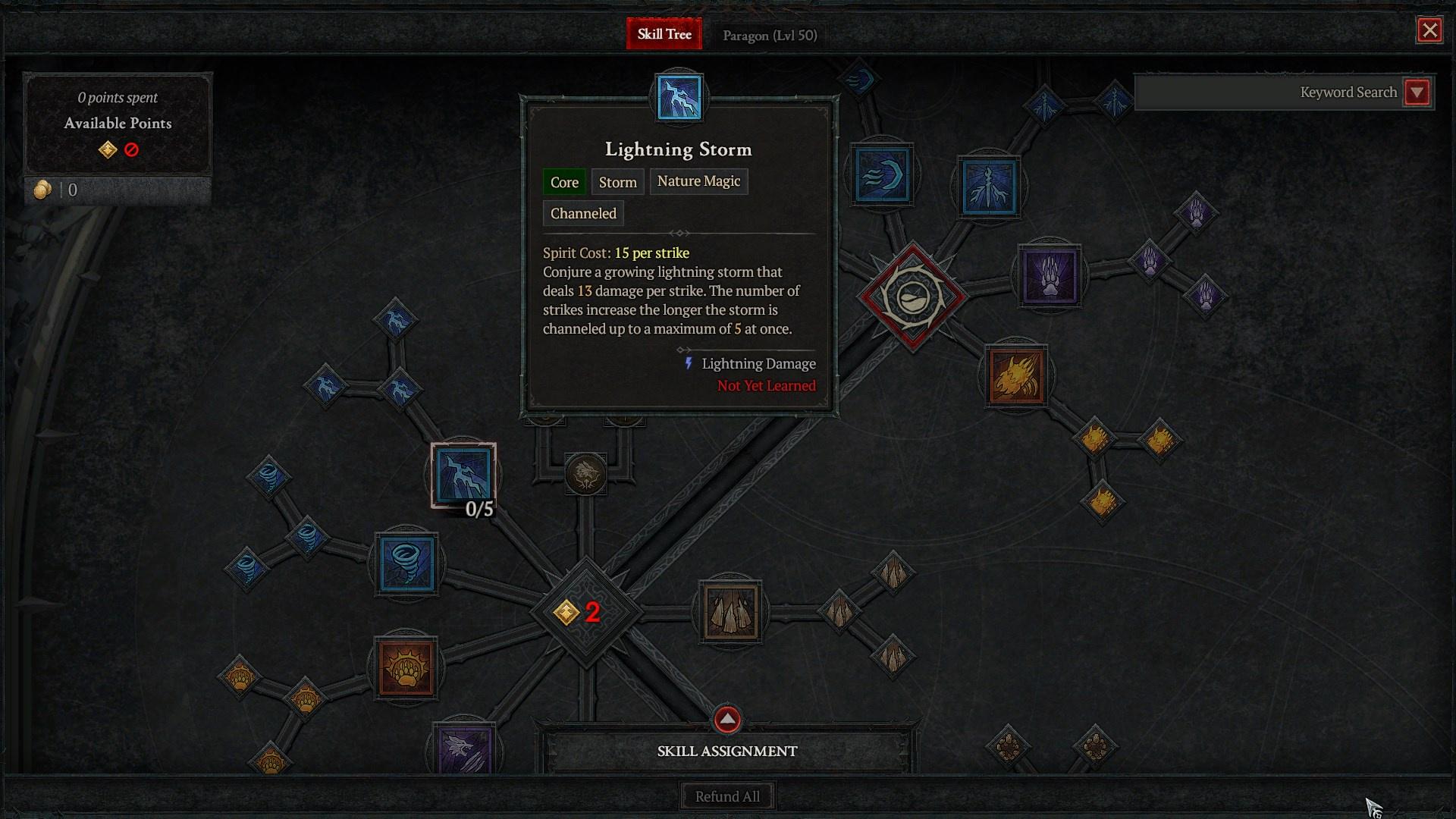Viewport: 1456px width, 819px height.
Task: Select the Tornado skill node
Action: pos(406,563)
